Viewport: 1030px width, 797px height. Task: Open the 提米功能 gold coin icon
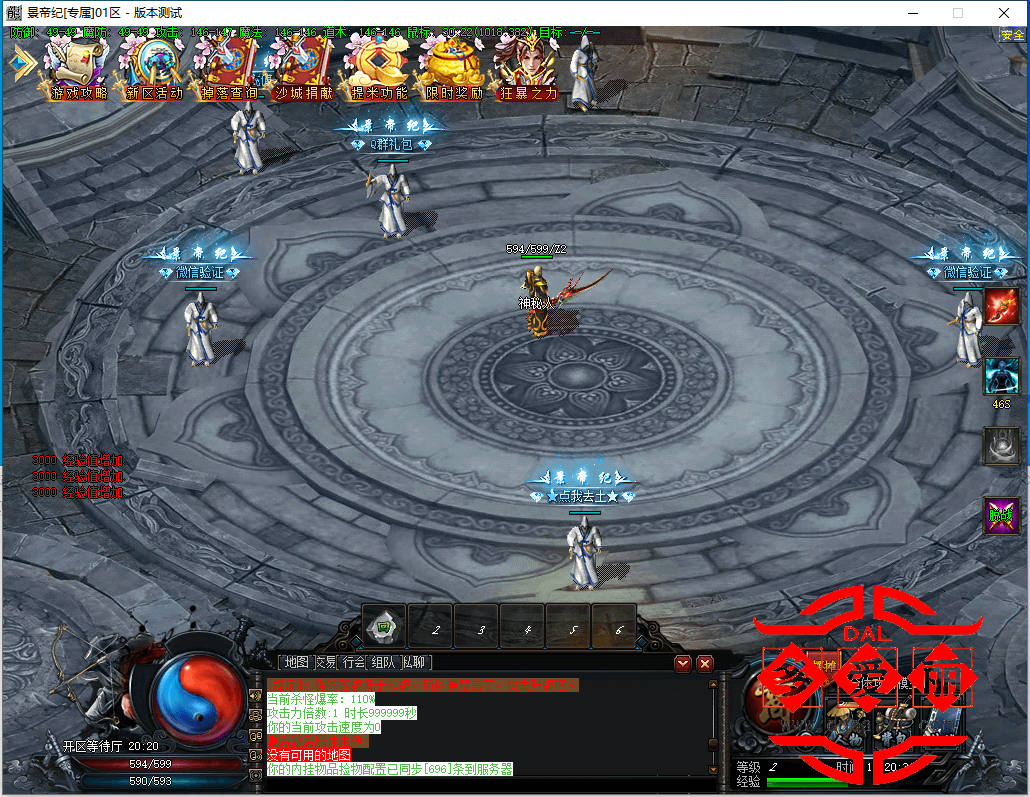(x=378, y=68)
